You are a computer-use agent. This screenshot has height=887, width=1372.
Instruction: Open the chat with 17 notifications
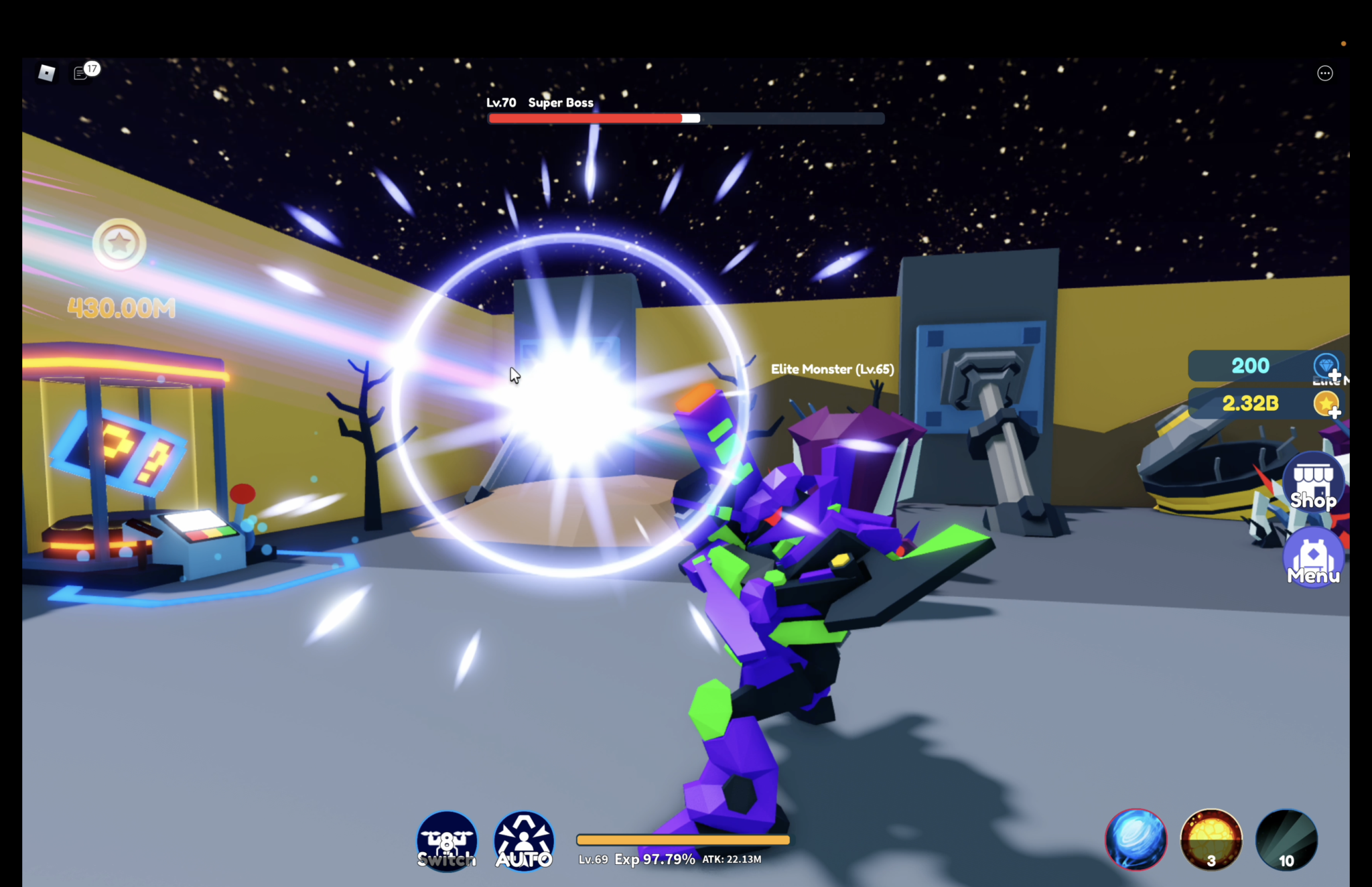pos(80,72)
